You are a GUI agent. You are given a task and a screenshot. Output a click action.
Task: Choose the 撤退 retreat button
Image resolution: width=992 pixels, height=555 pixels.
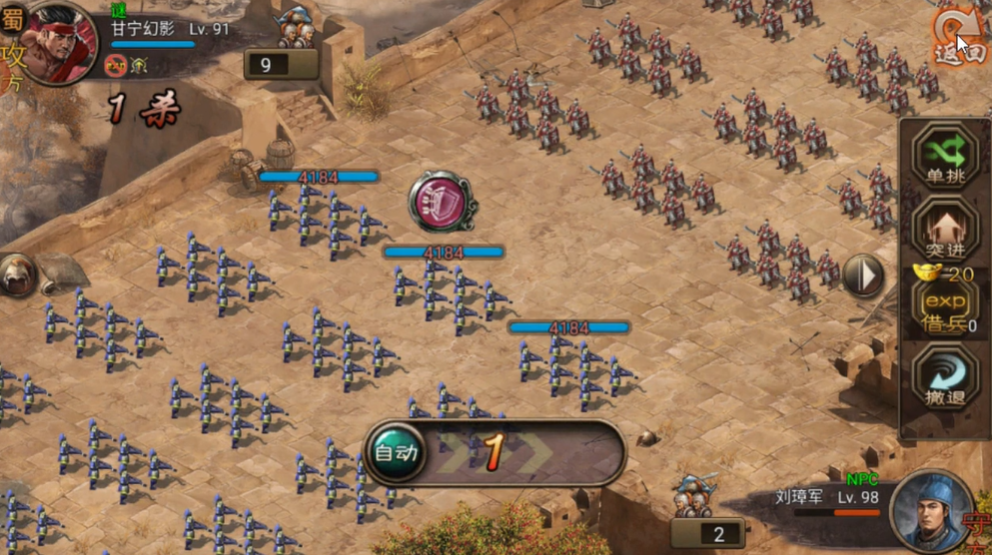tap(944, 377)
